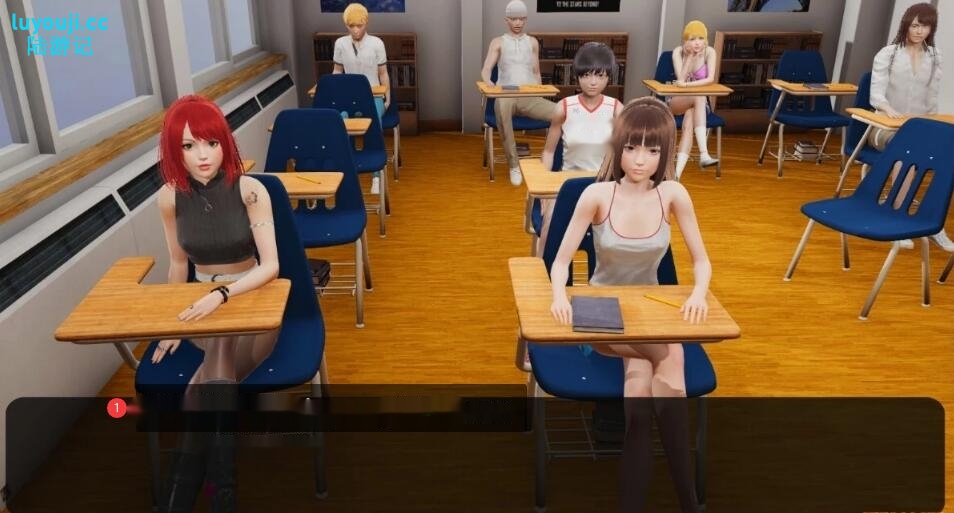This screenshot has height=513, width=954.
Task: Select the red number 1 marker
Action: 117,408
